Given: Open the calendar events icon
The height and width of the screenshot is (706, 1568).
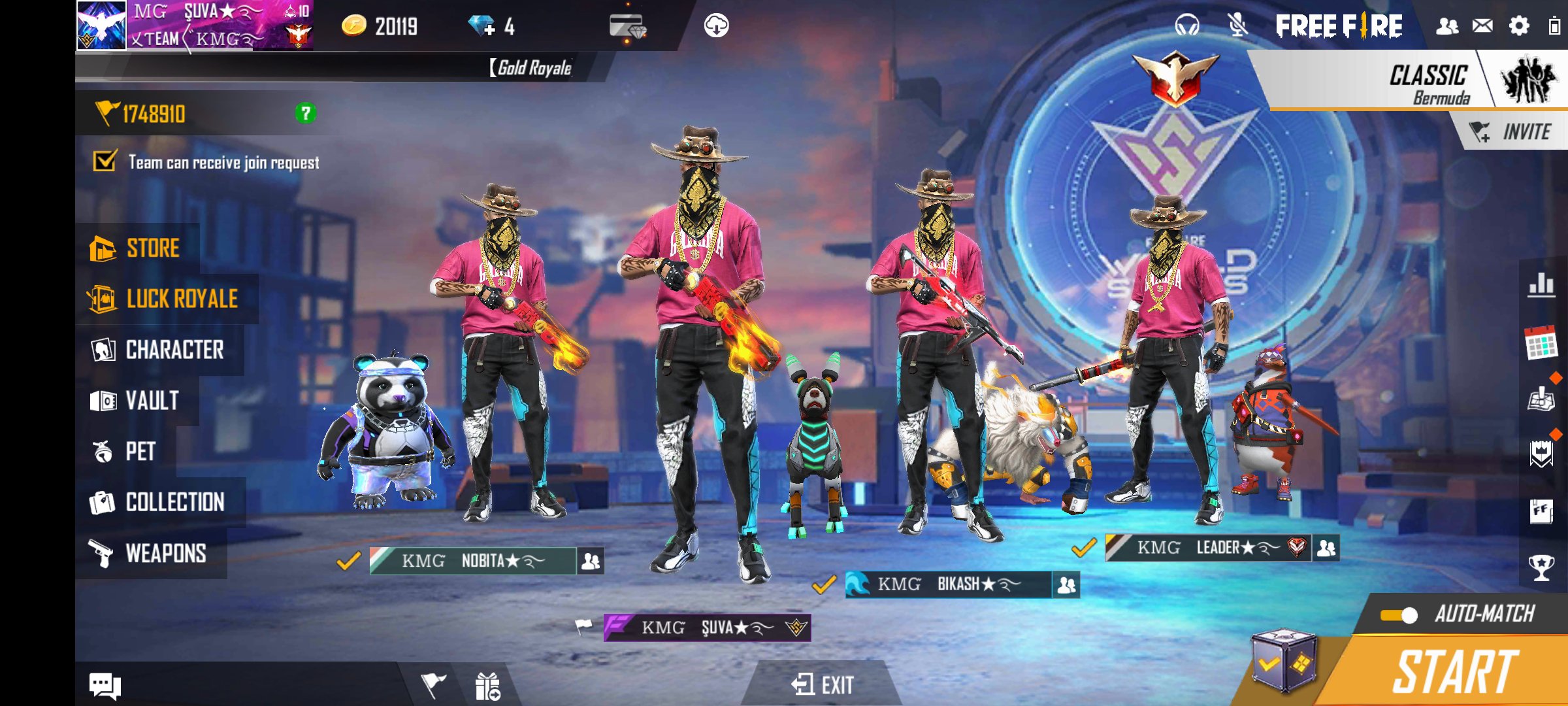Looking at the screenshot, I should click(x=1541, y=343).
